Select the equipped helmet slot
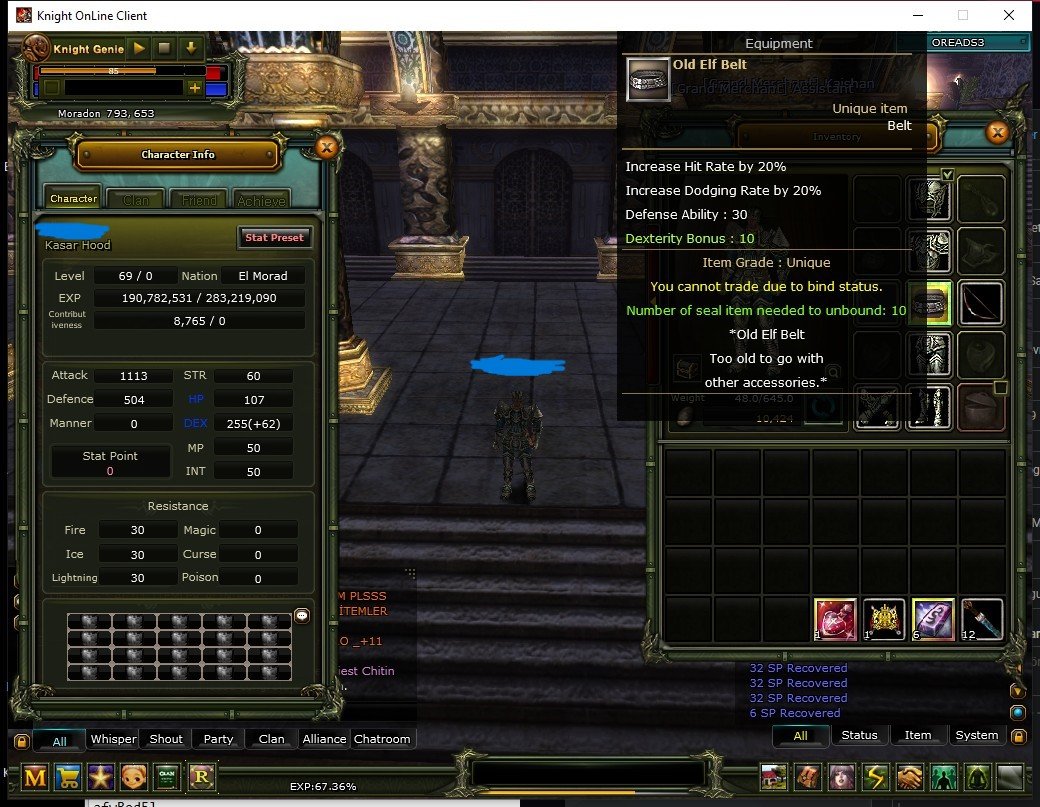Viewport: 1040px width, 807px height. point(929,199)
